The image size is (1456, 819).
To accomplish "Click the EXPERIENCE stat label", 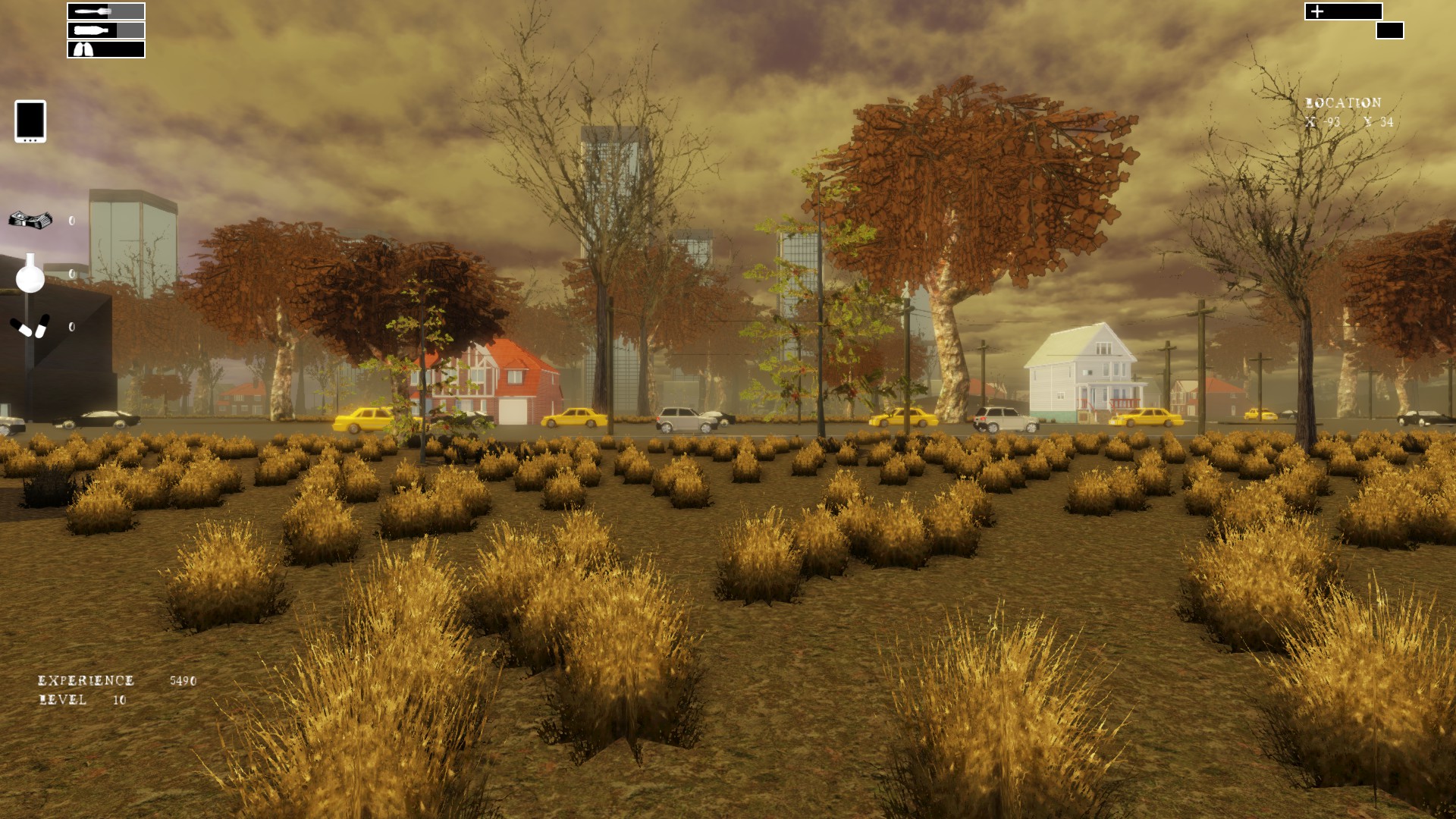I will [85, 681].
